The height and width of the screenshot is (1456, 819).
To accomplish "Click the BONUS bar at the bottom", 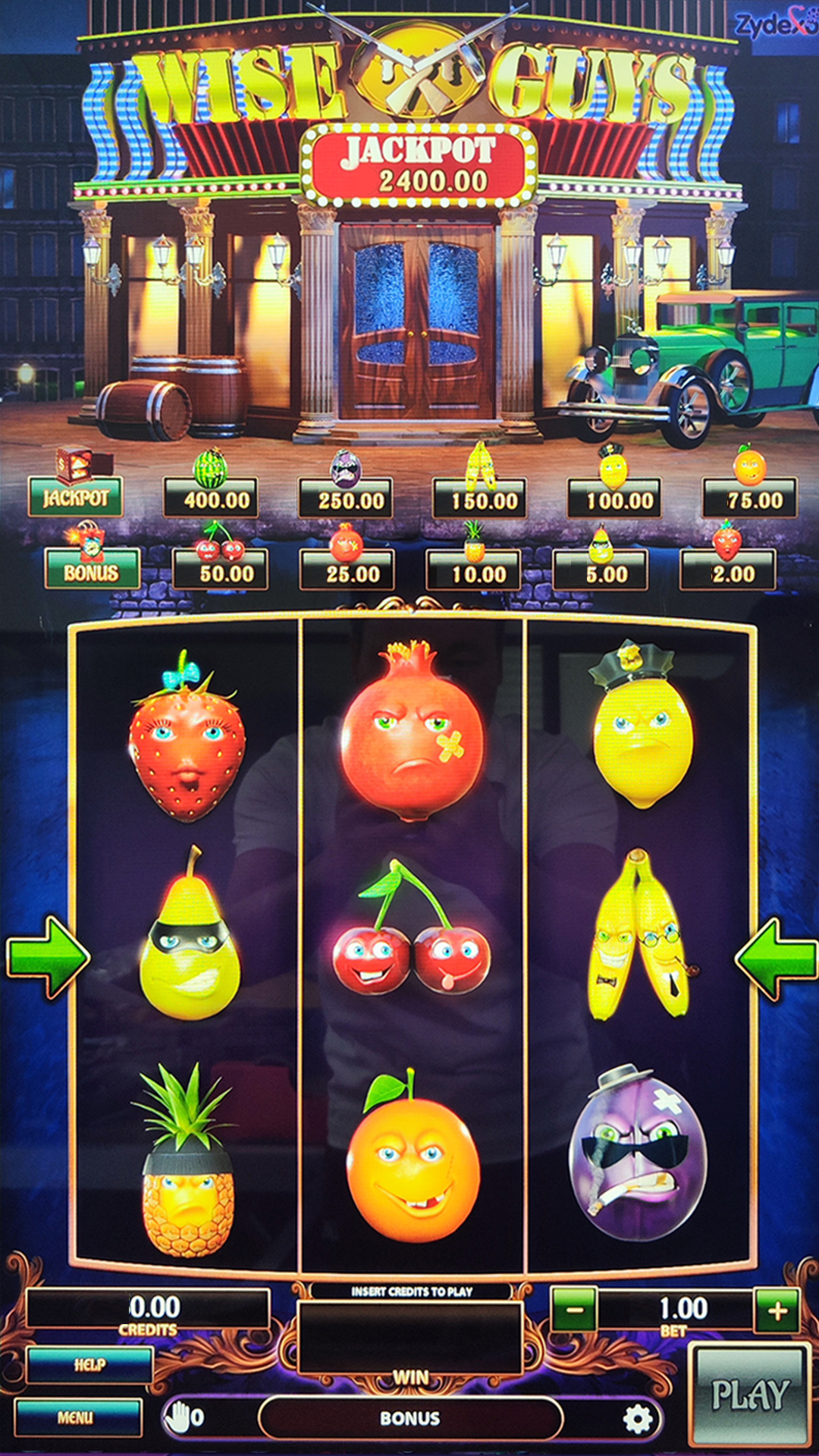I will [410, 1418].
